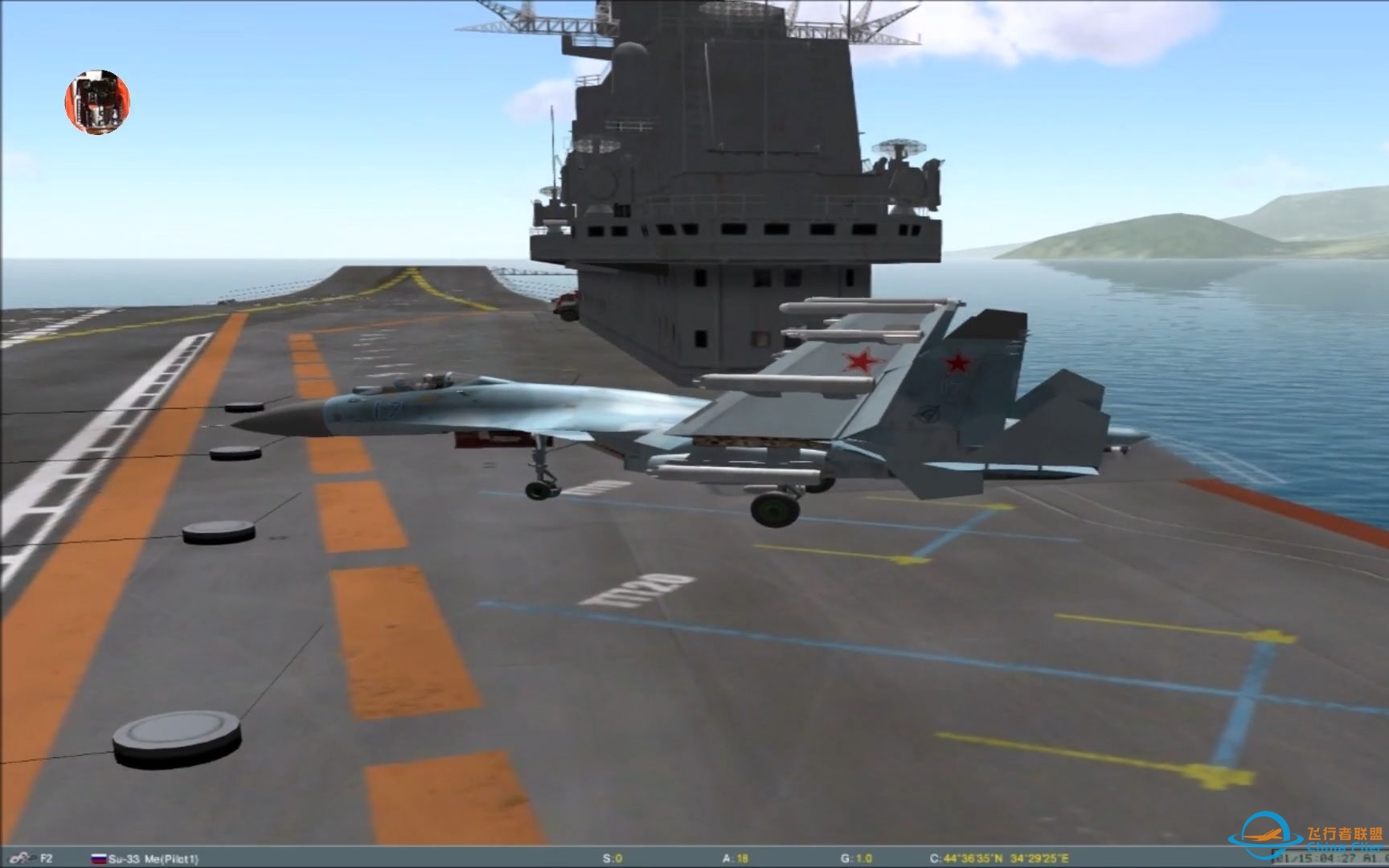Click the circular uploader avatar thumbnail
Screen dimensions: 1389x868
97,102
